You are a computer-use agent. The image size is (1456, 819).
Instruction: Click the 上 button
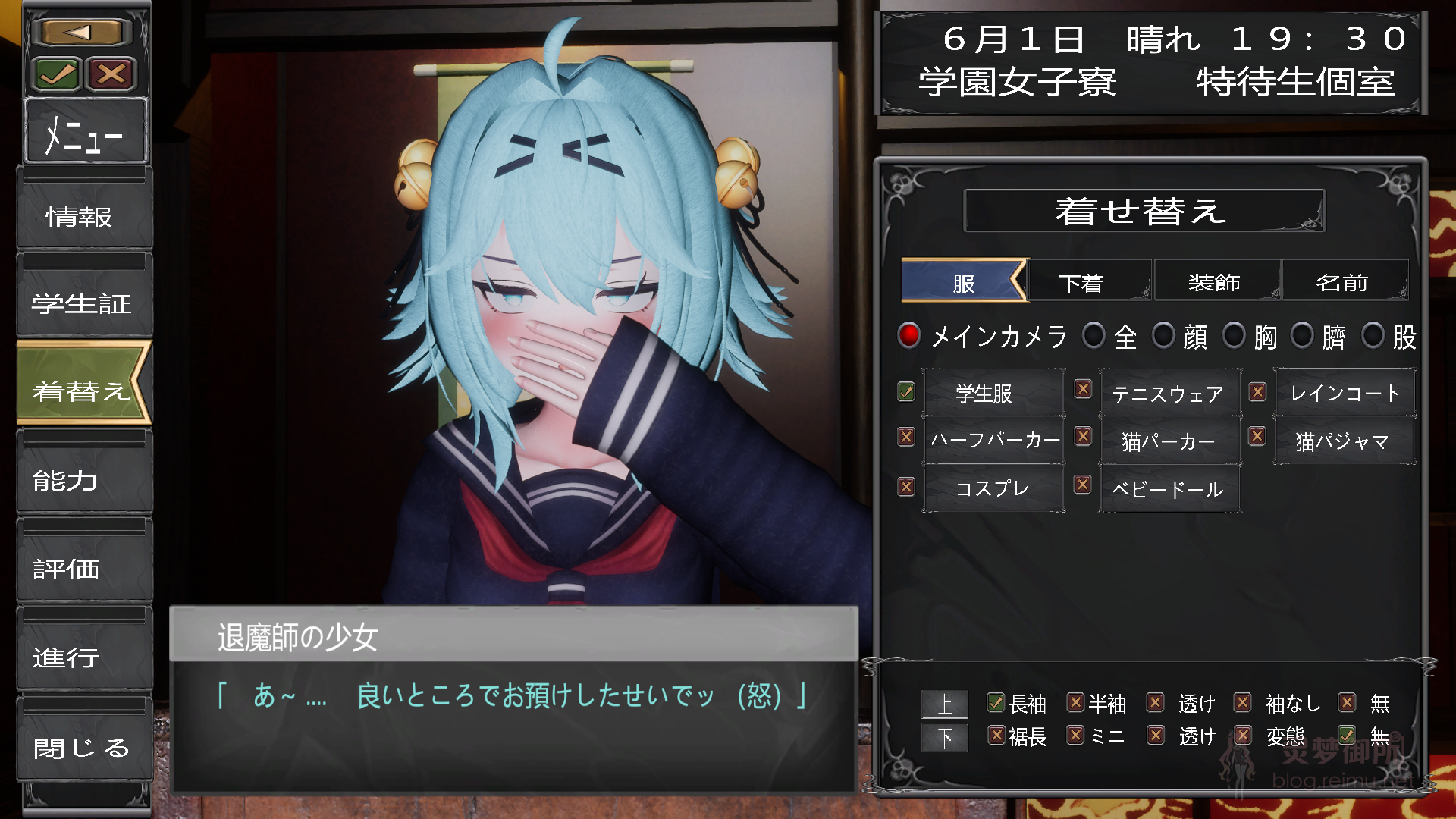[x=944, y=704]
